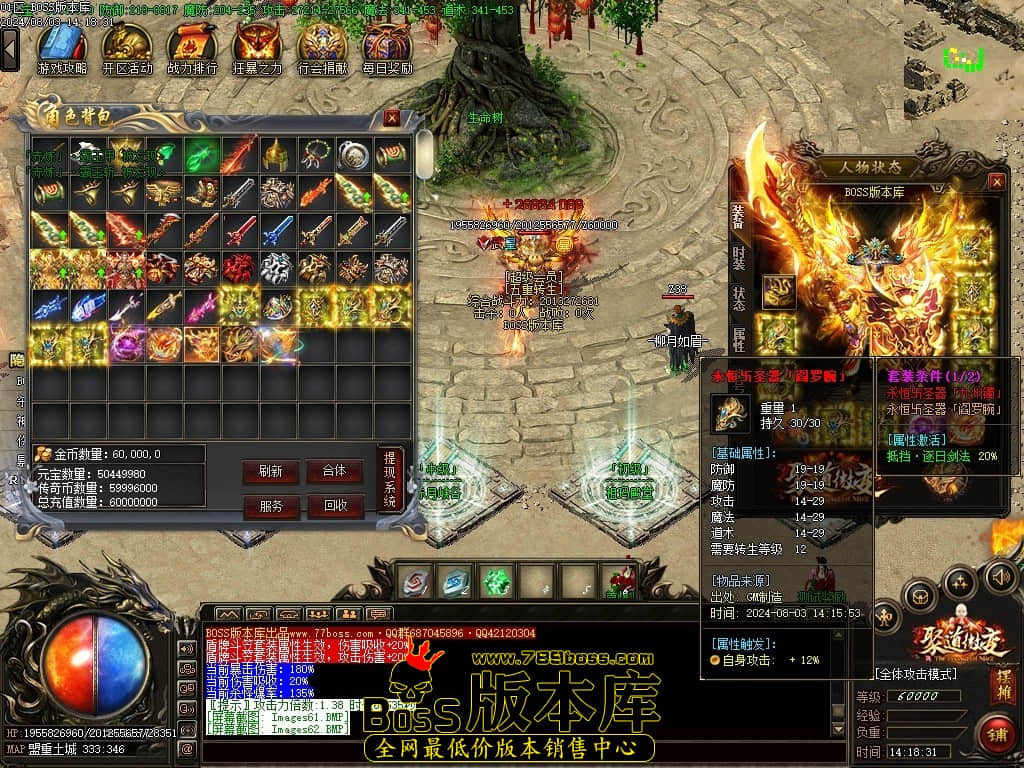Switch to the 时装 fashion tab
Image resolution: width=1024 pixels, height=768 pixels.
738,257
